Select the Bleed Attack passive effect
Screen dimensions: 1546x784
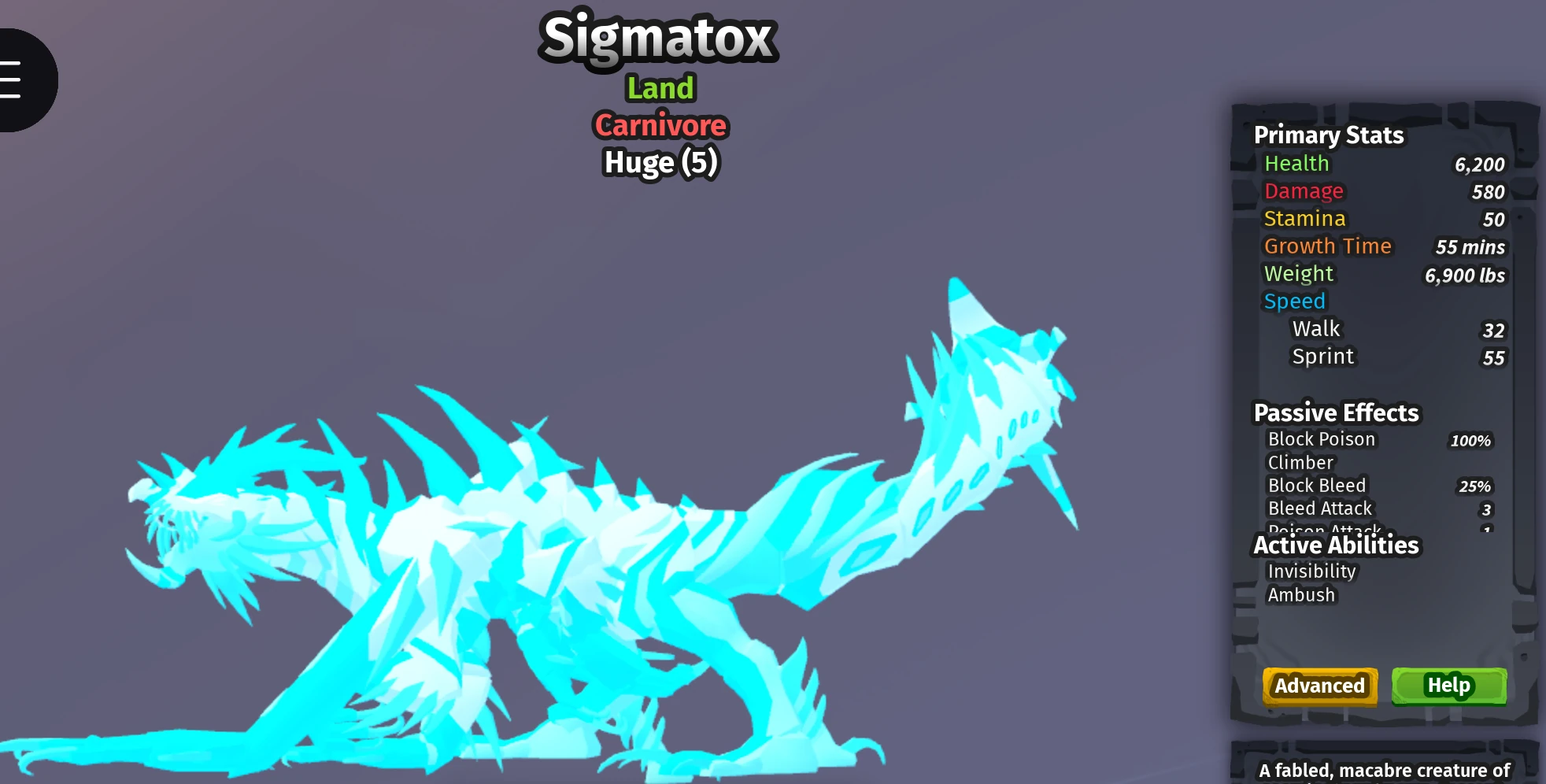pyautogui.click(x=1319, y=508)
